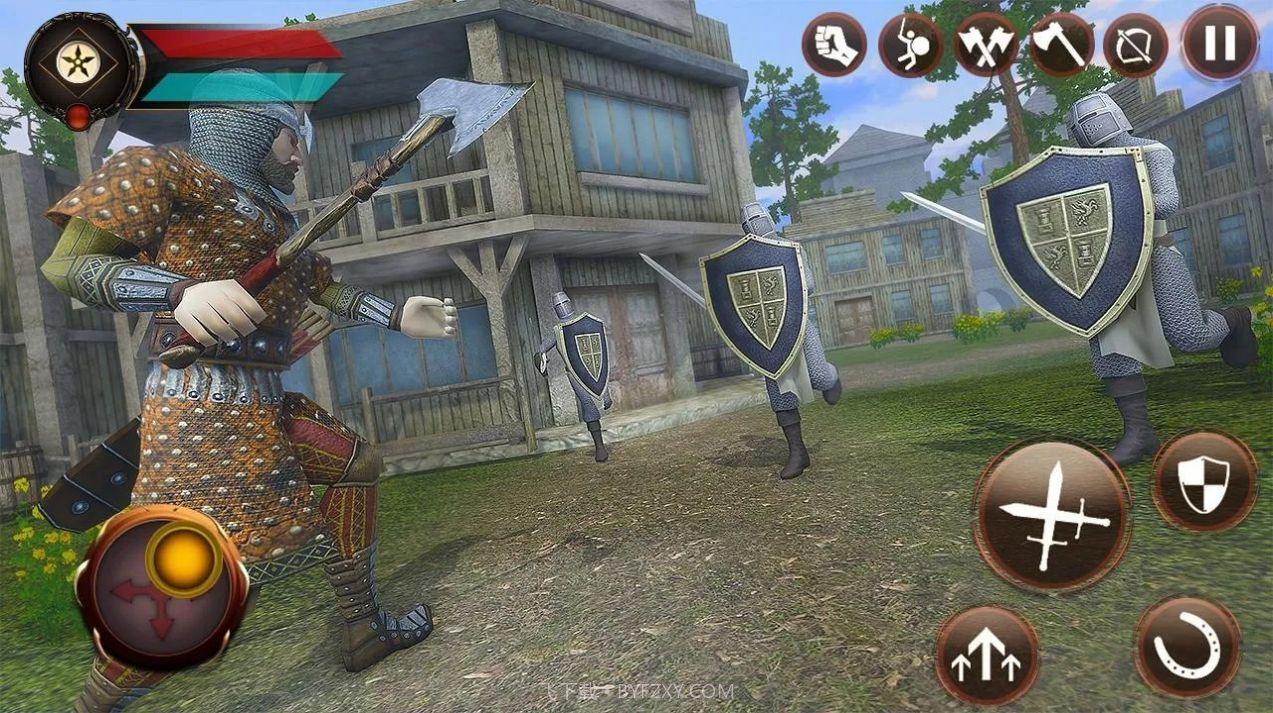Viewport: 1273px width, 713px height.
Task: Pause the game
Action: tap(1219, 44)
